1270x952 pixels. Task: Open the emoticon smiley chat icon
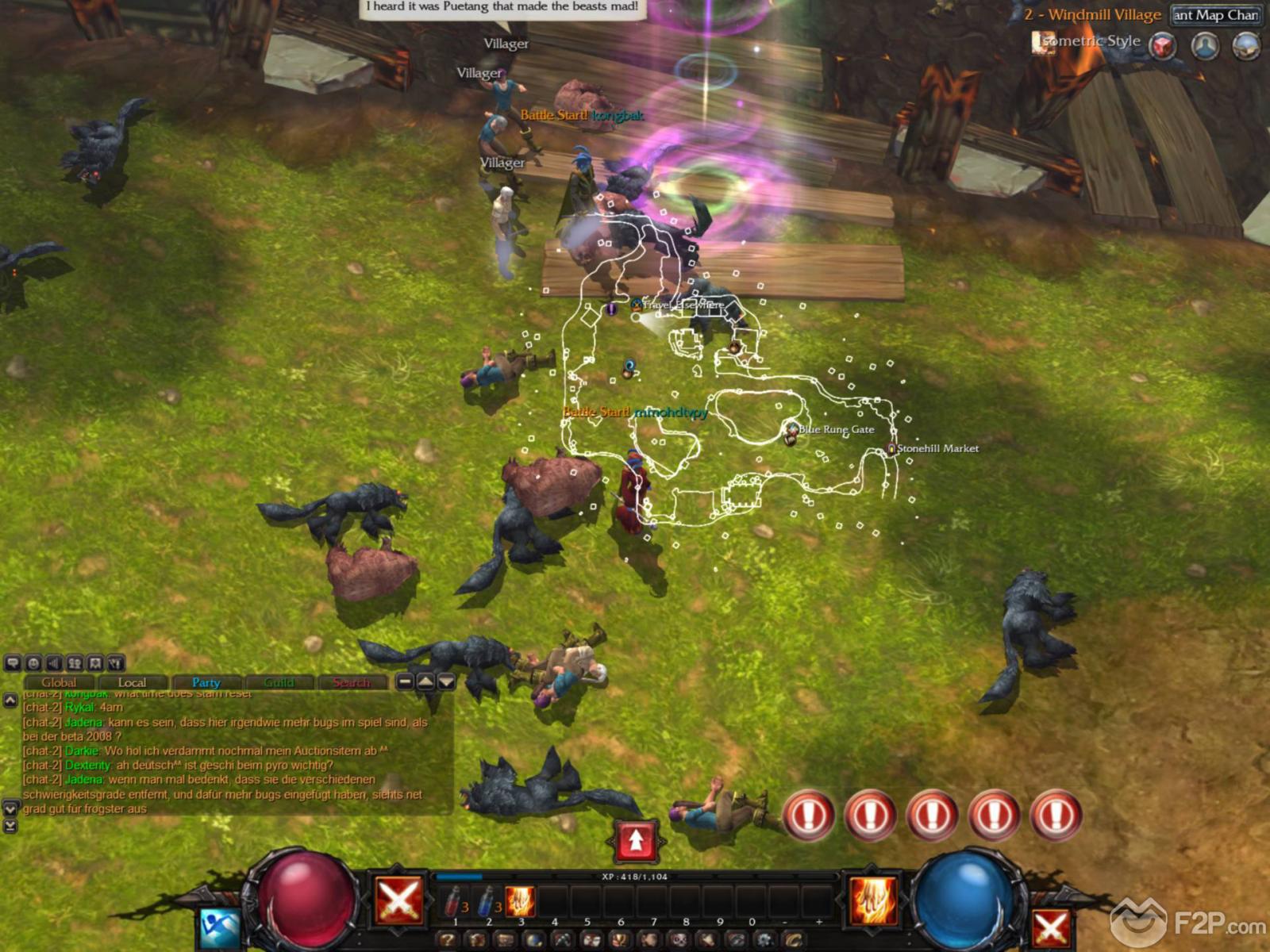pyautogui.click(x=33, y=663)
